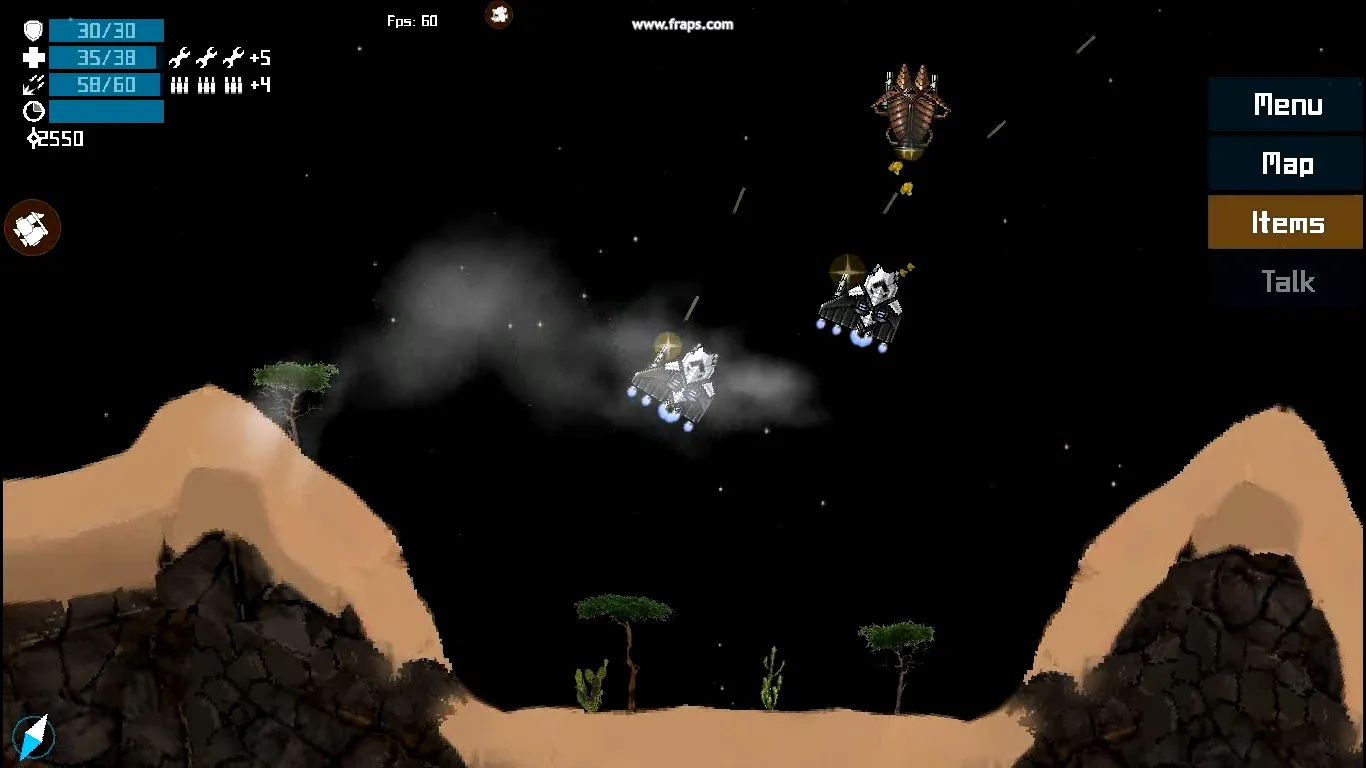Screen dimensions: 1366x768
Task: Click the shield bar showing 30/30
Action: [106, 30]
